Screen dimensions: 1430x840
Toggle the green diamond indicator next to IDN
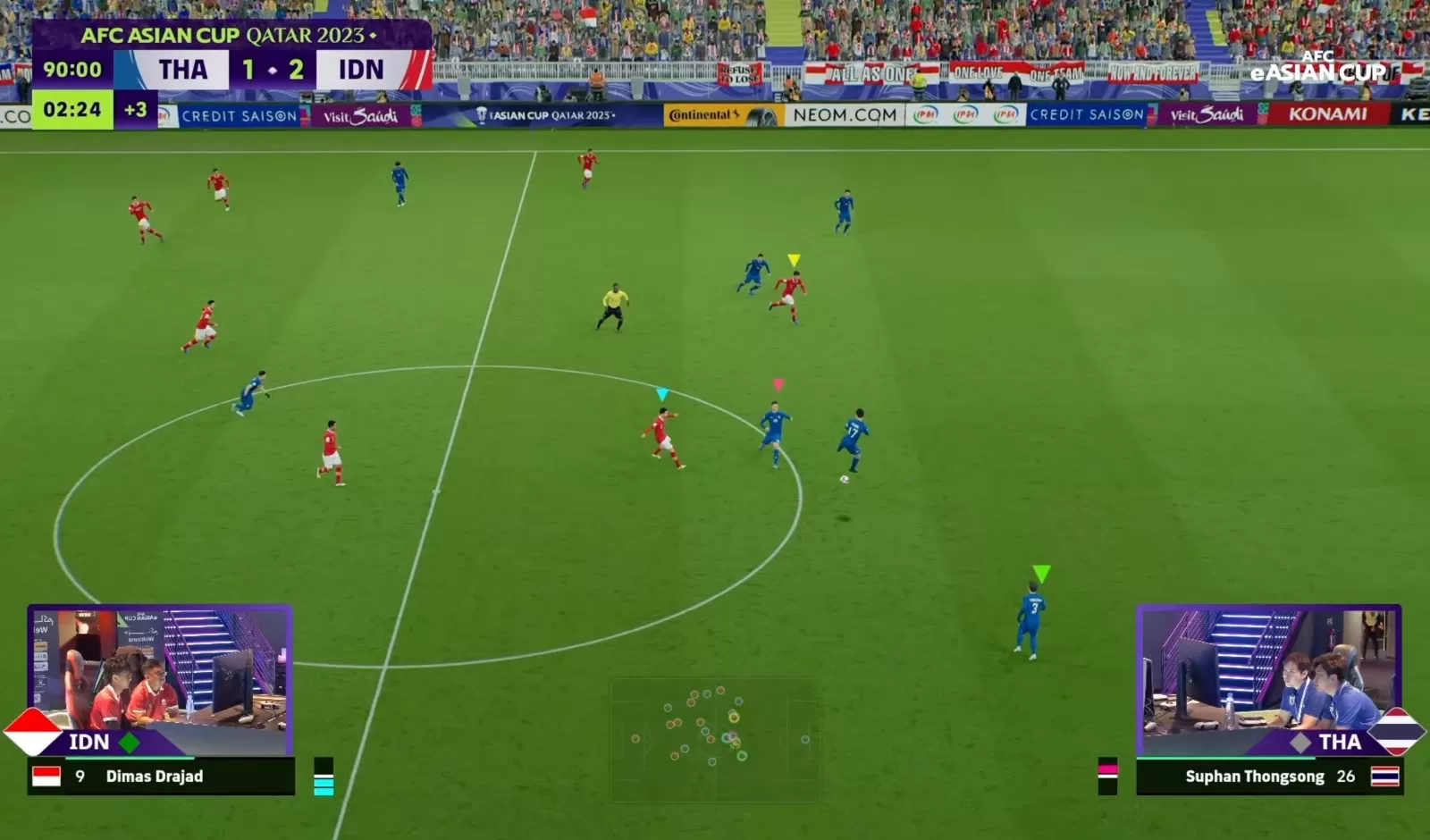pos(128,742)
